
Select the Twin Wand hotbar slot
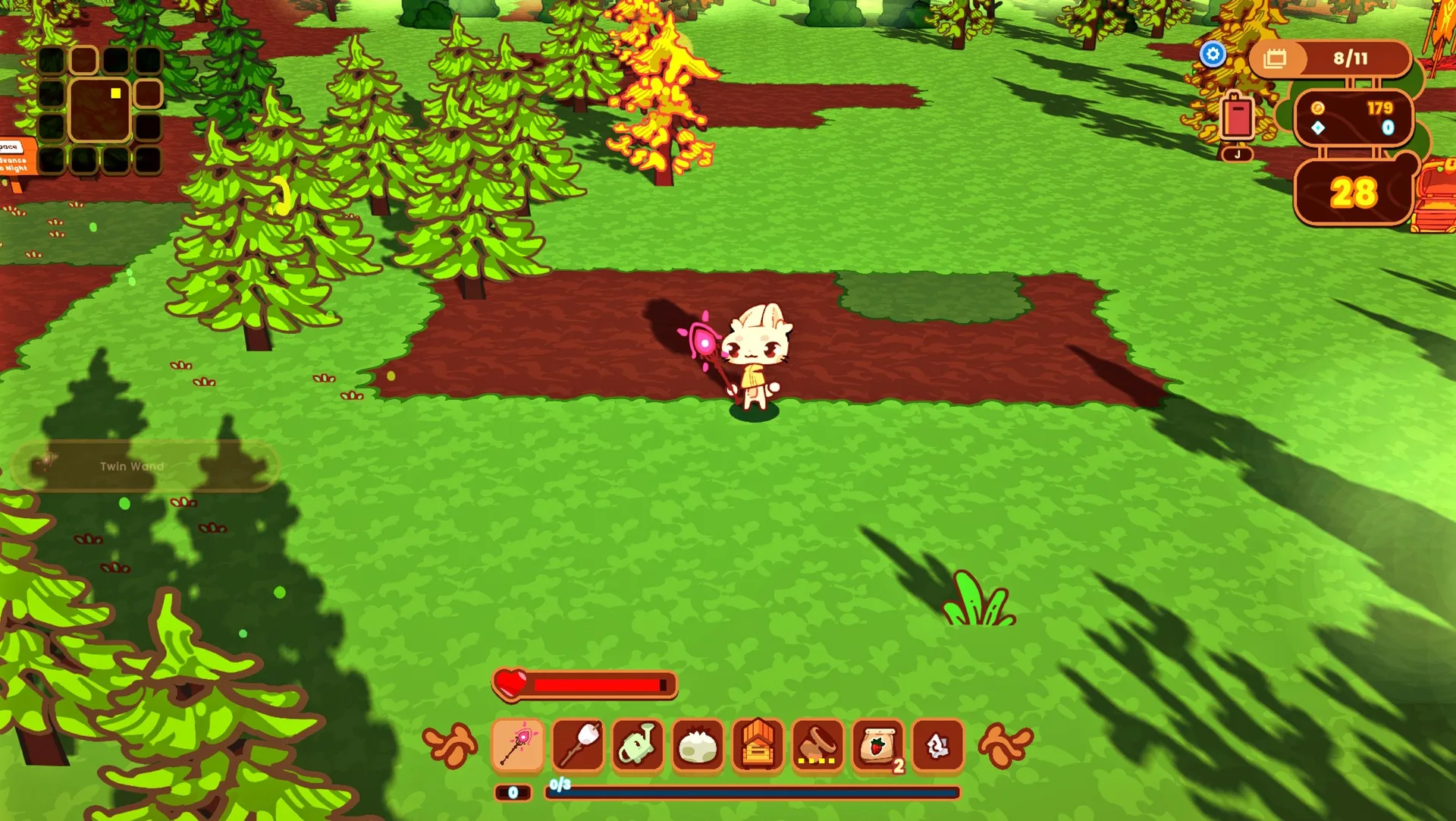[518, 744]
